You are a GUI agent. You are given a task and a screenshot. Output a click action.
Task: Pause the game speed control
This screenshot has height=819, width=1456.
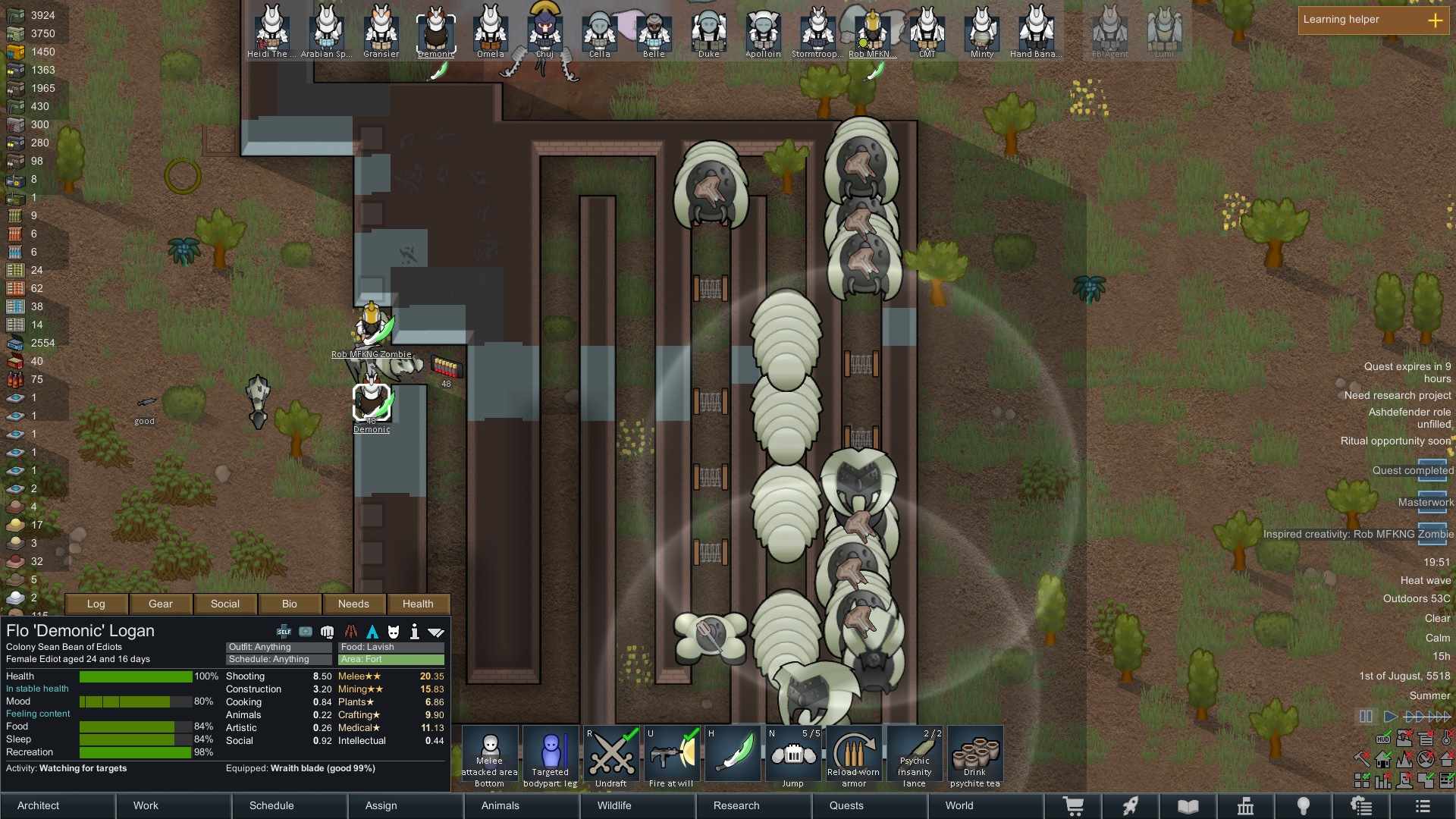[x=1366, y=717]
